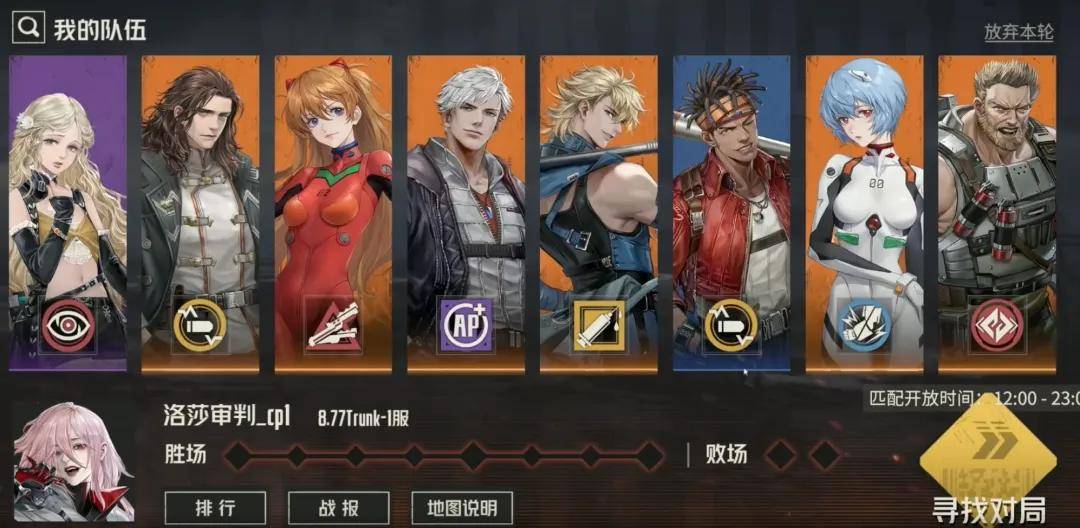Viewport: 1080px width, 528px height.
Task: Click the red triangle skill icon
Action: click(x=333, y=325)
